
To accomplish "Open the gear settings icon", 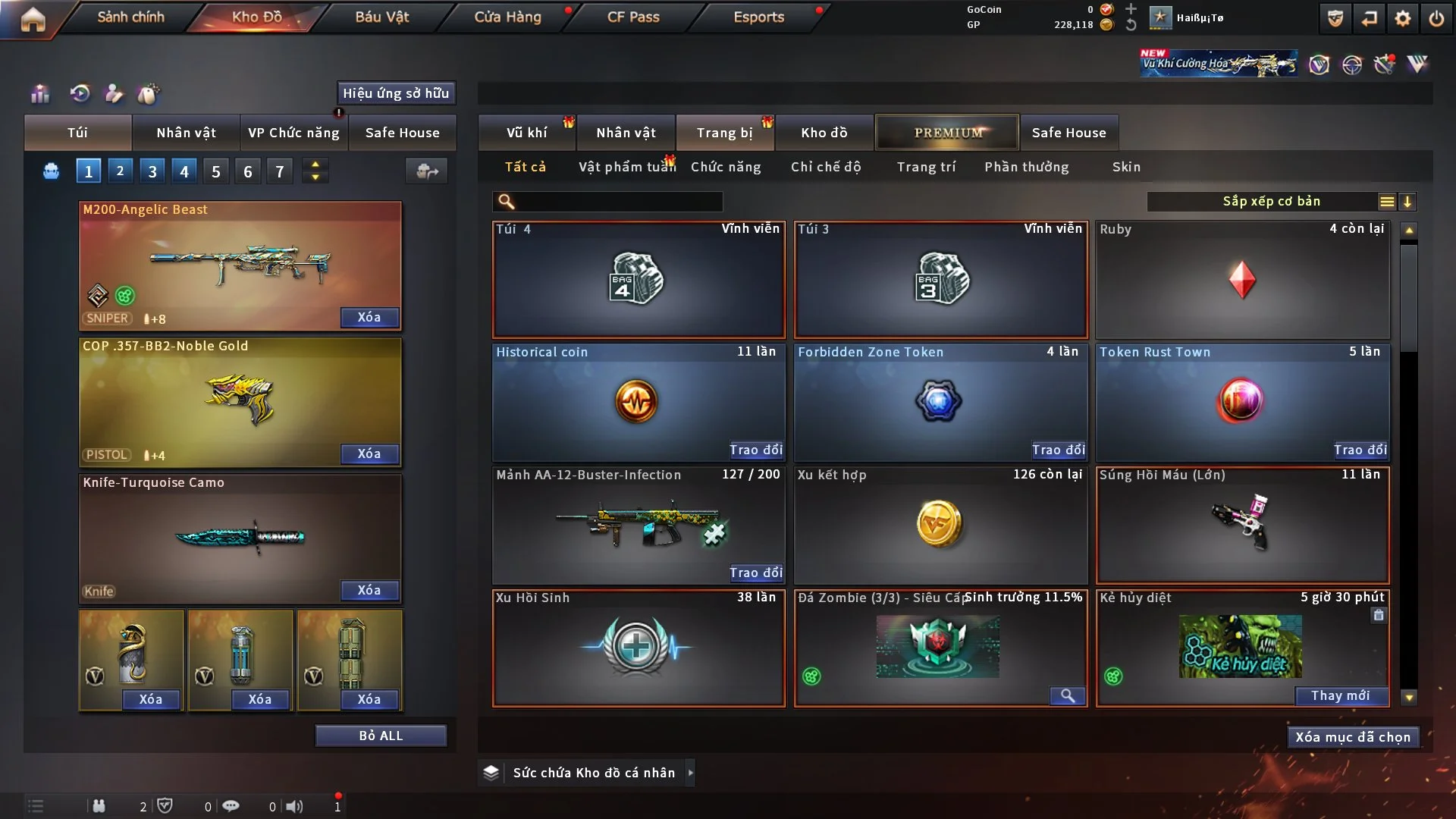I will click(1402, 18).
